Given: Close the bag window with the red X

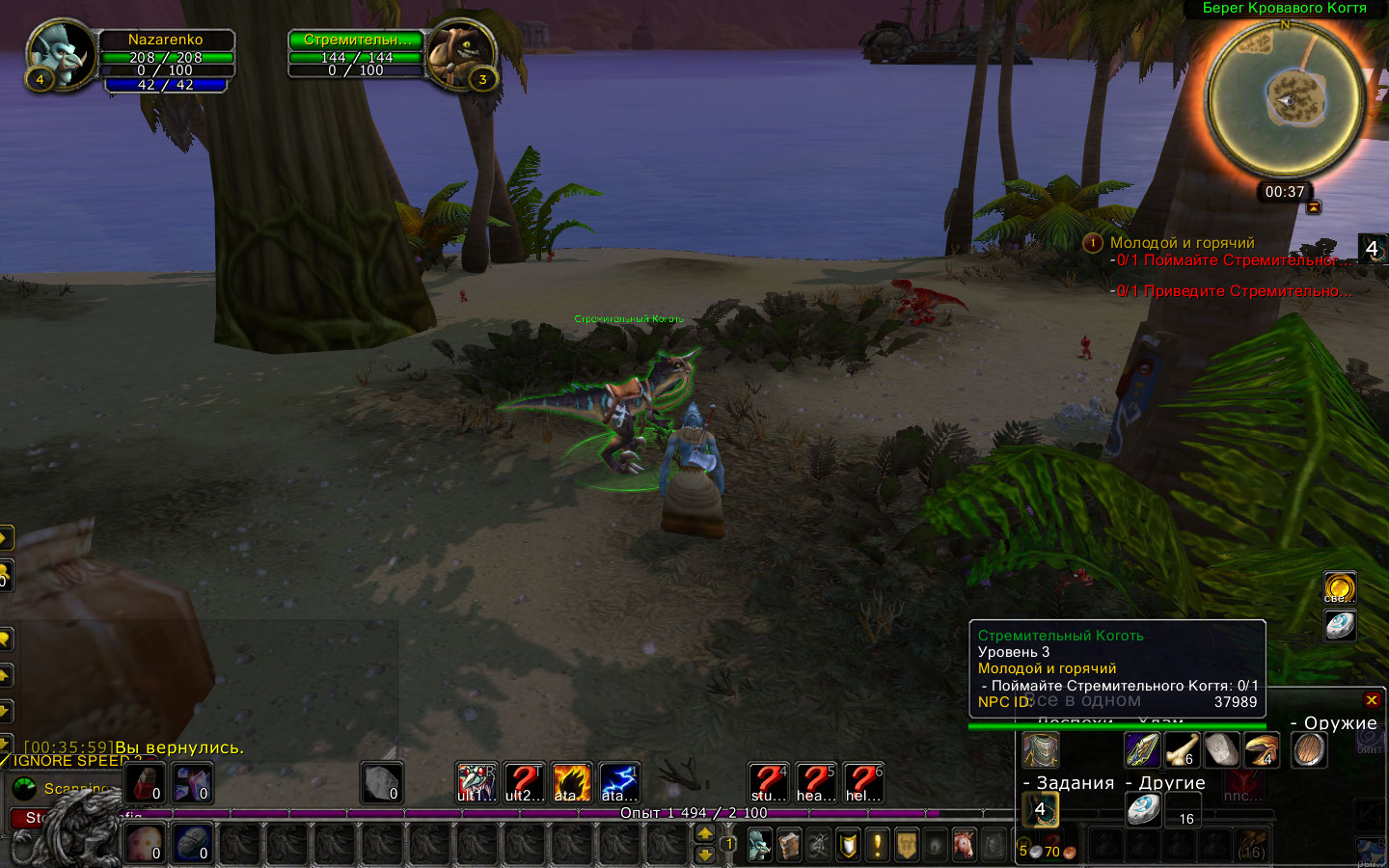Looking at the screenshot, I should tap(1372, 700).
